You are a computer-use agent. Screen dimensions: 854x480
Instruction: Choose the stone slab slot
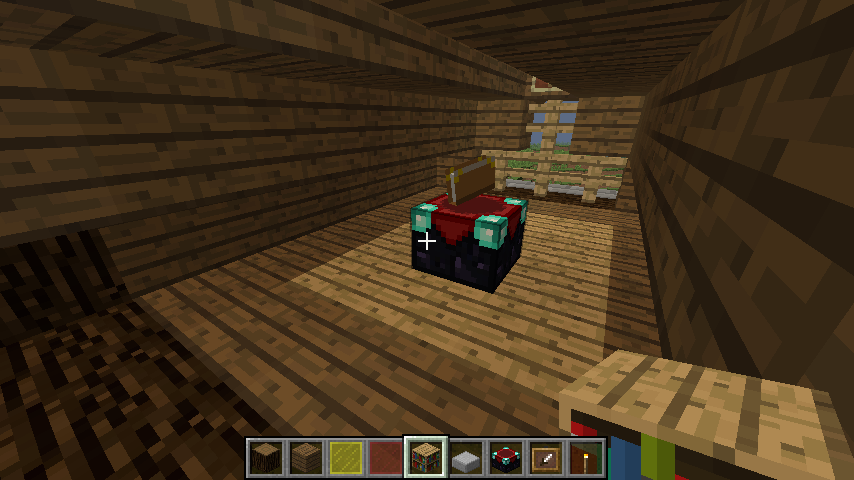point(466,458)
